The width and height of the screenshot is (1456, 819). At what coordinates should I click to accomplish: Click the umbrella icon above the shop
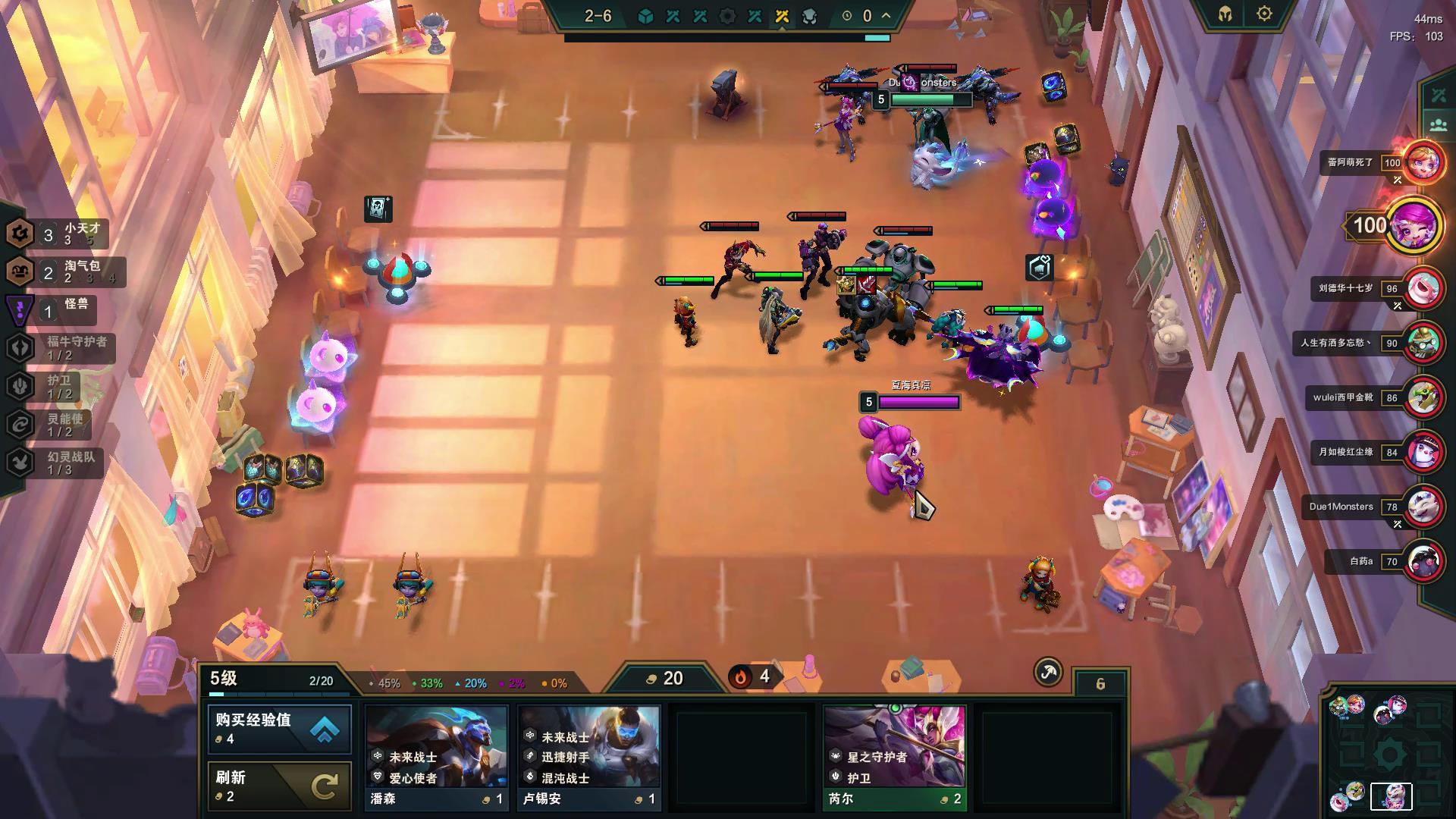coord(1048,672)
